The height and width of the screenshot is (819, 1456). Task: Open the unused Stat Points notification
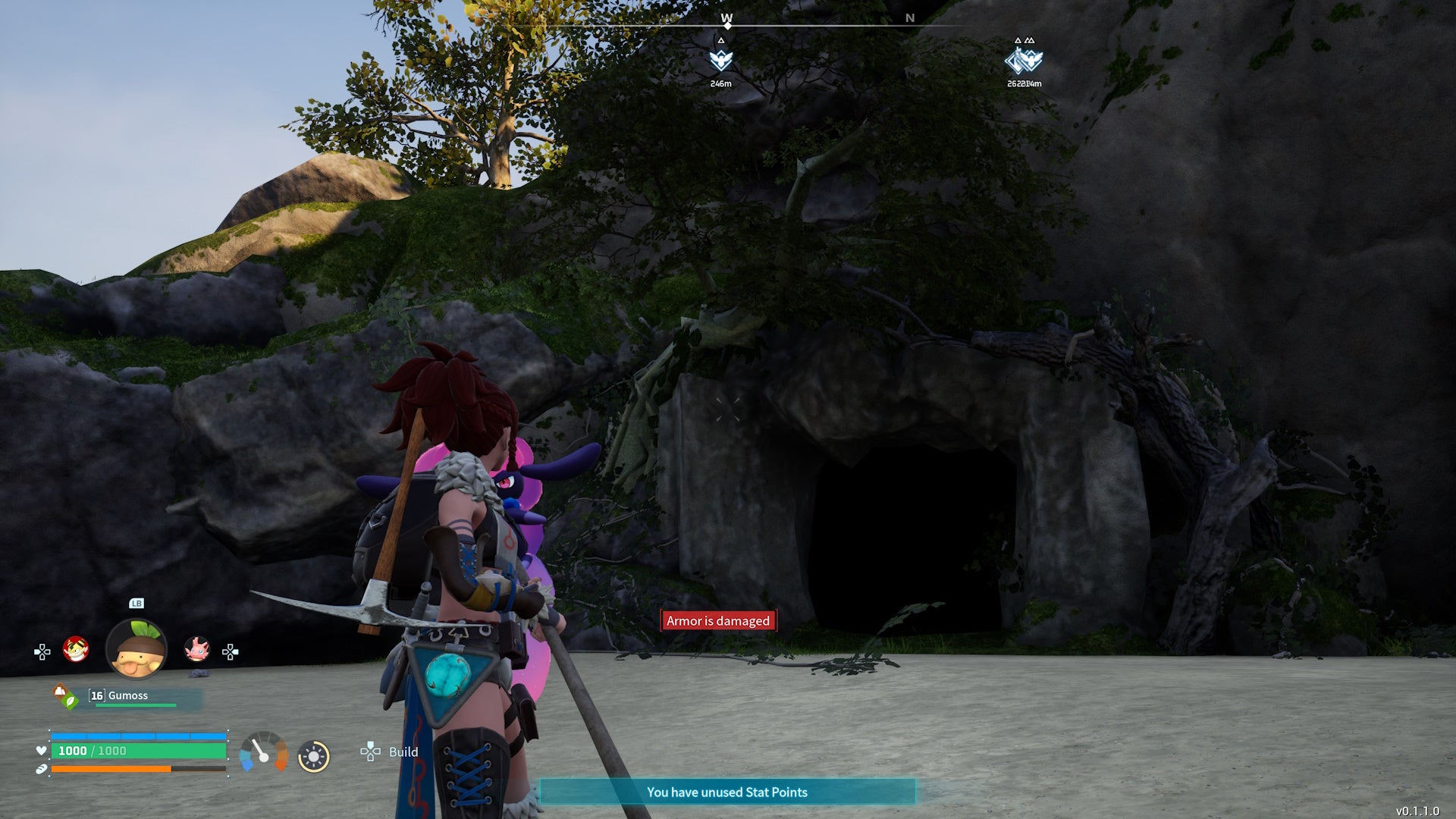[726, 792]
